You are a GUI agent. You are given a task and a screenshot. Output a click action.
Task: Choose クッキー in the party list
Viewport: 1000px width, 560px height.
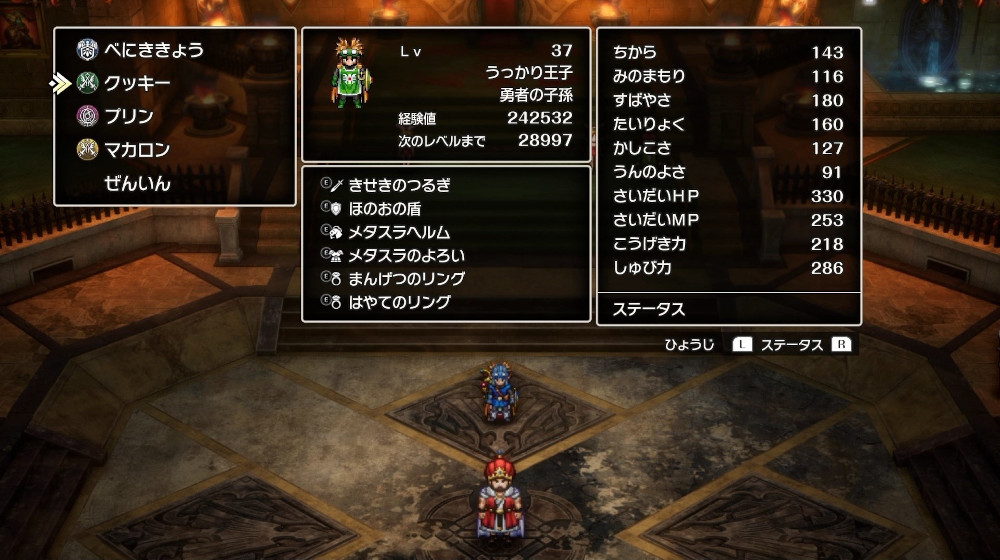click(x=137, y=83)
